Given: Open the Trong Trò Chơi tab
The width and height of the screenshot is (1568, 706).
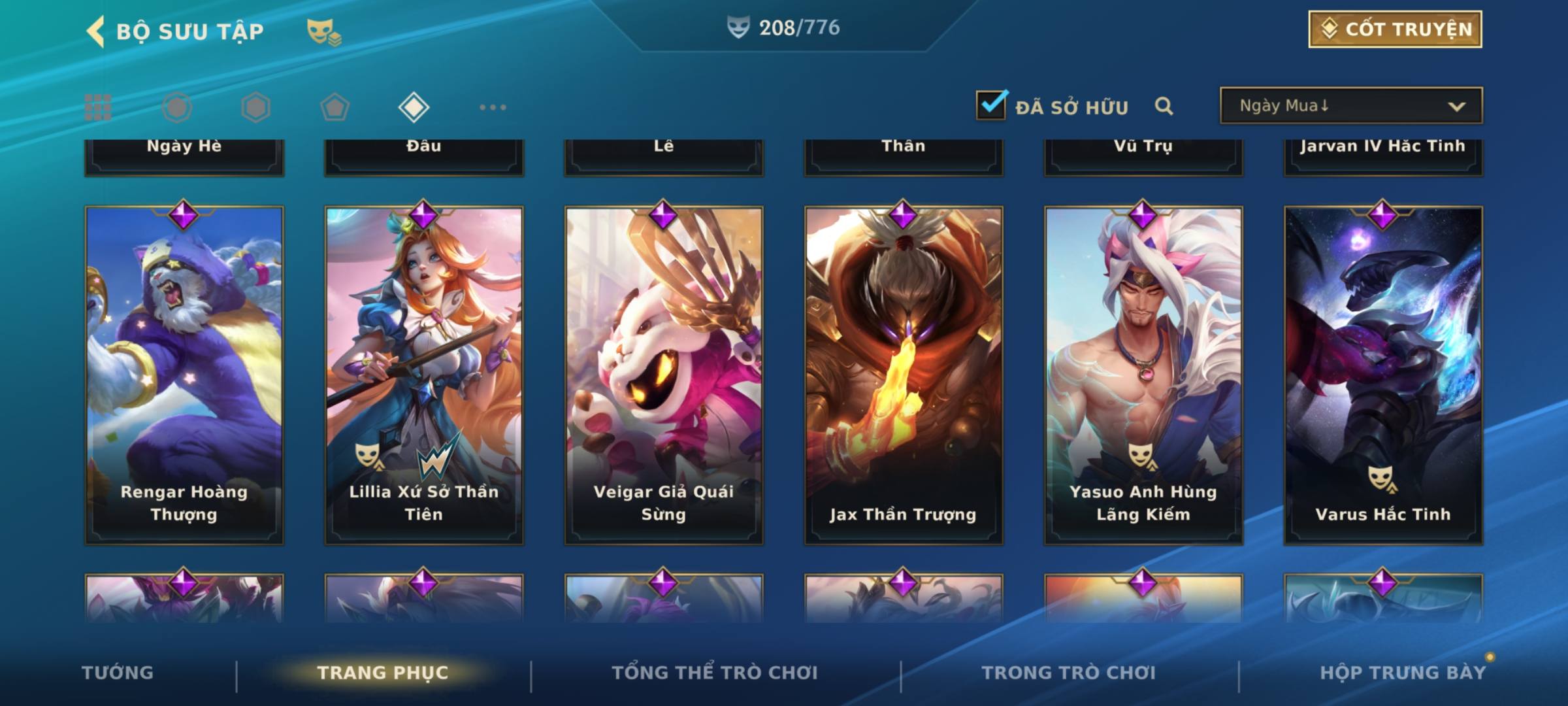Looking at the screenshot, I should pos(1069,673).
